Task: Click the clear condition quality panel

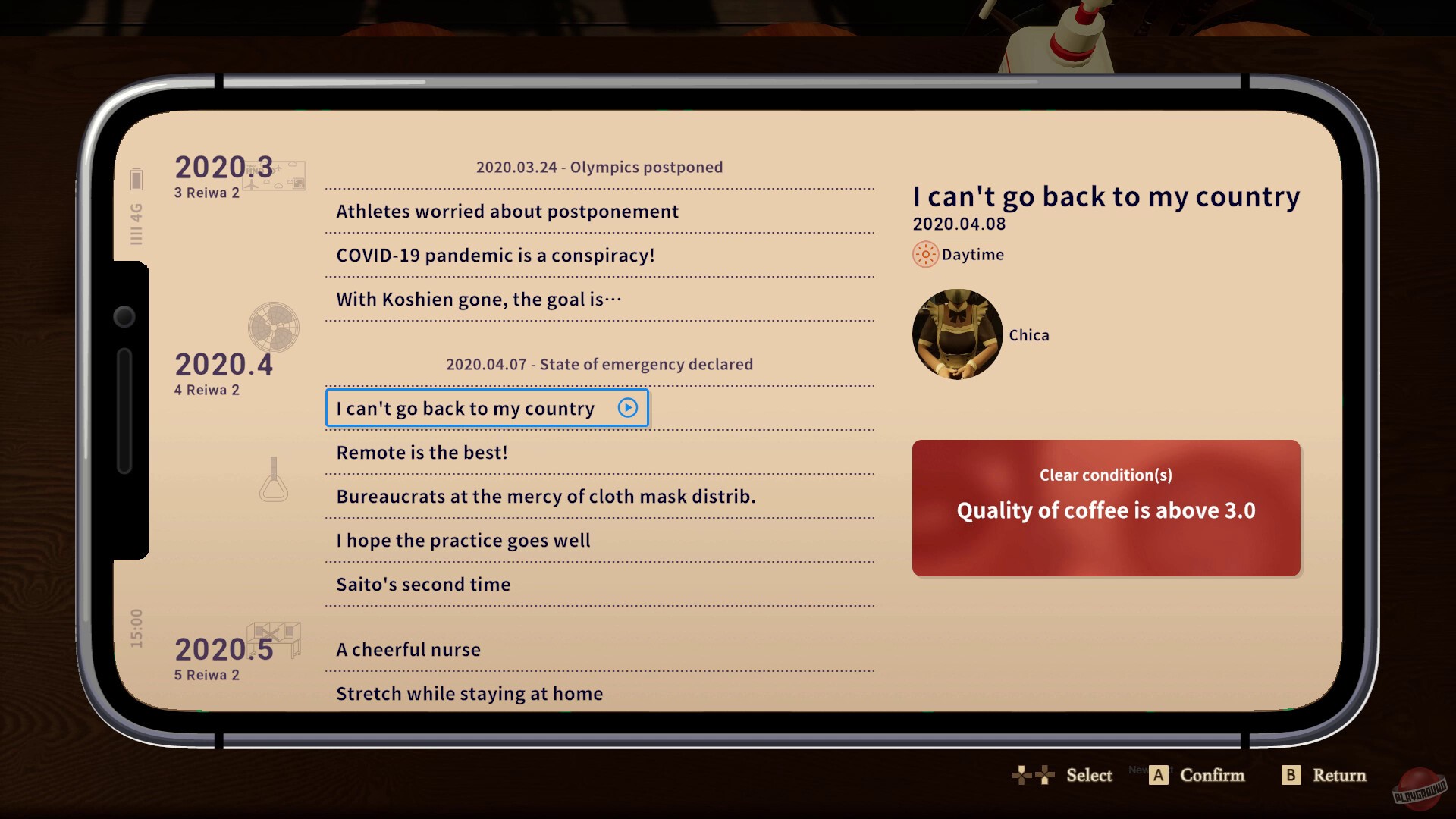Action: [x=1106, y=509]
